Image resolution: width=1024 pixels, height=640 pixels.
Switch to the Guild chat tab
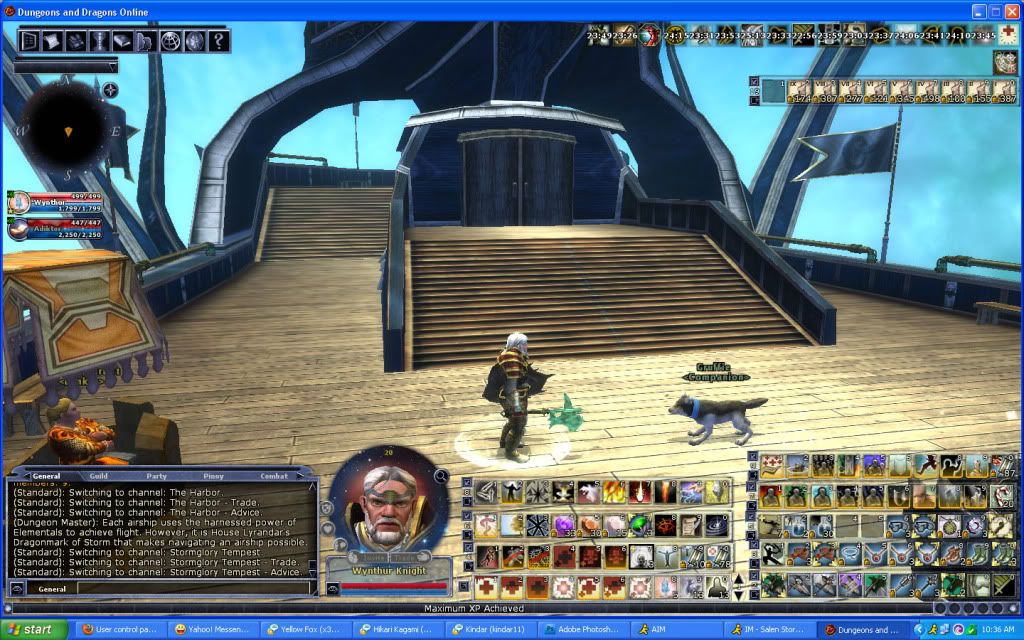tap(98, 476)
